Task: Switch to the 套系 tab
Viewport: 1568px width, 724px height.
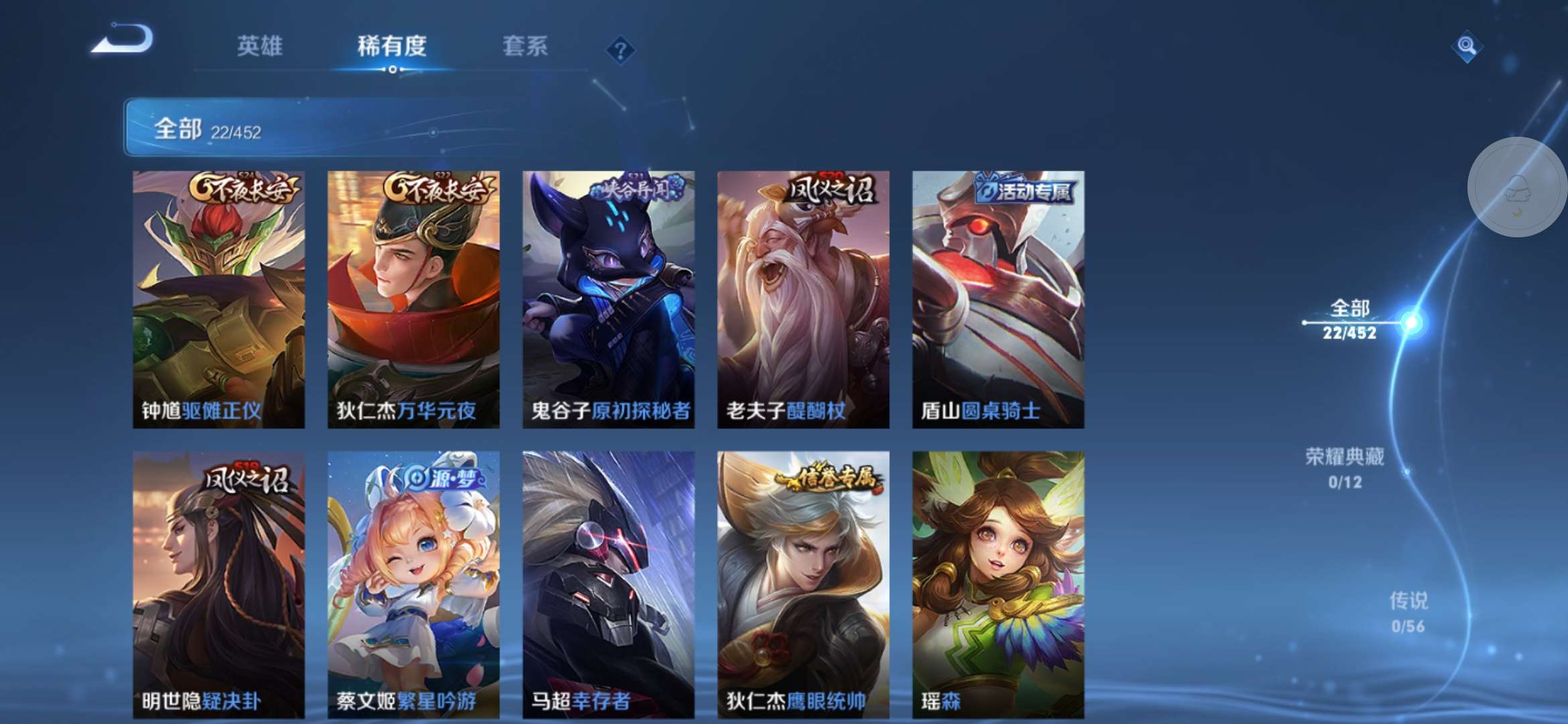Action: pyautogui.click(x=525, y=46)
